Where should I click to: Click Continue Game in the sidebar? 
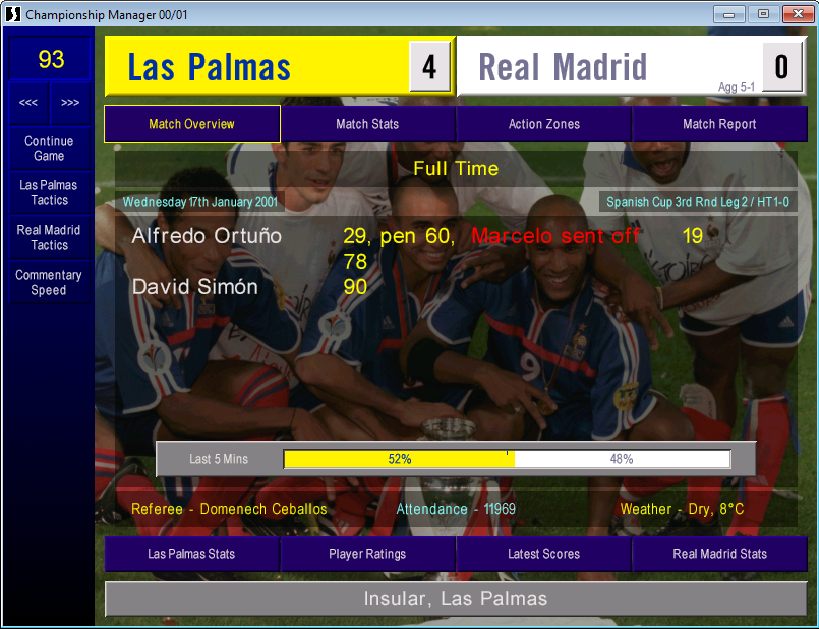(x=49, y=149)
